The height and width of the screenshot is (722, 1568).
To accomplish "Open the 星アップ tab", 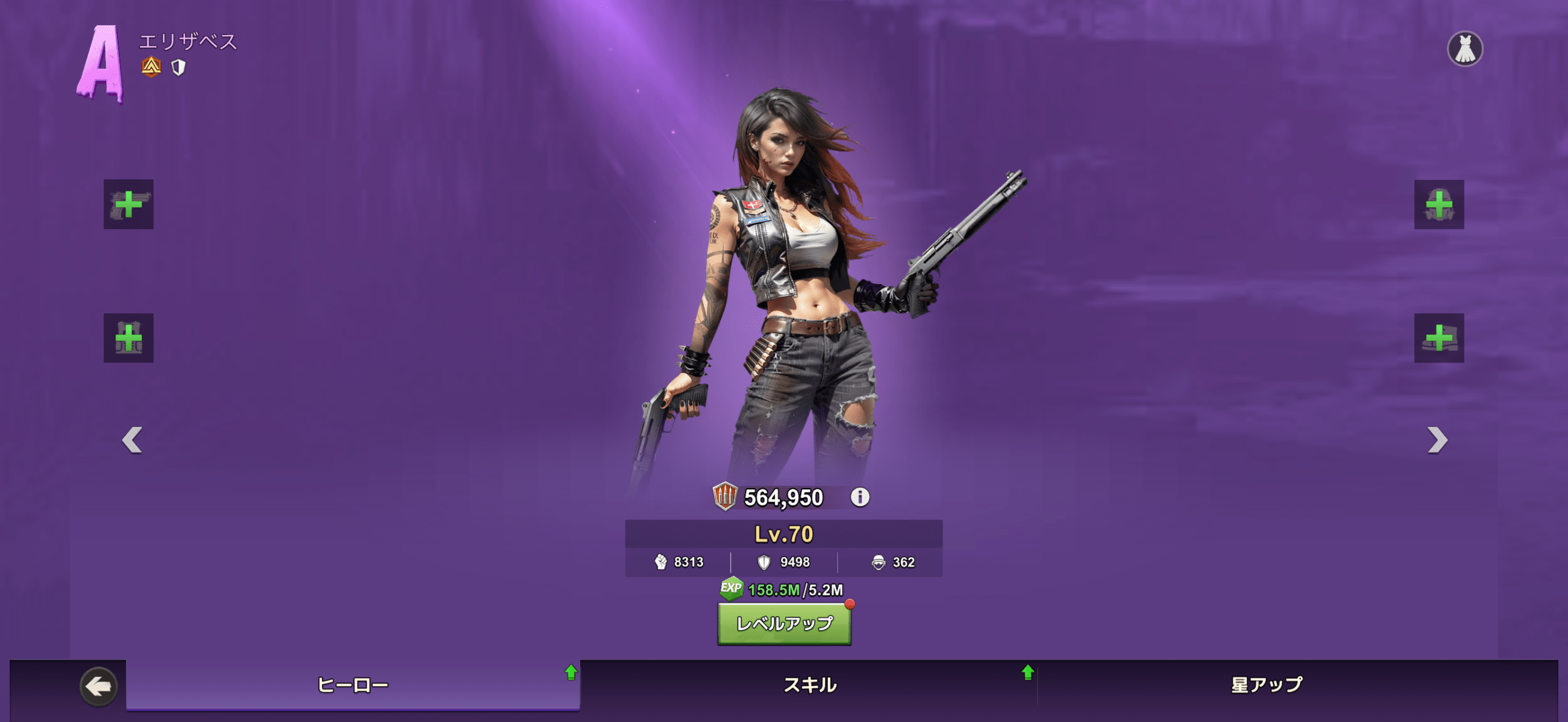I will click(x=1267, y=685).
